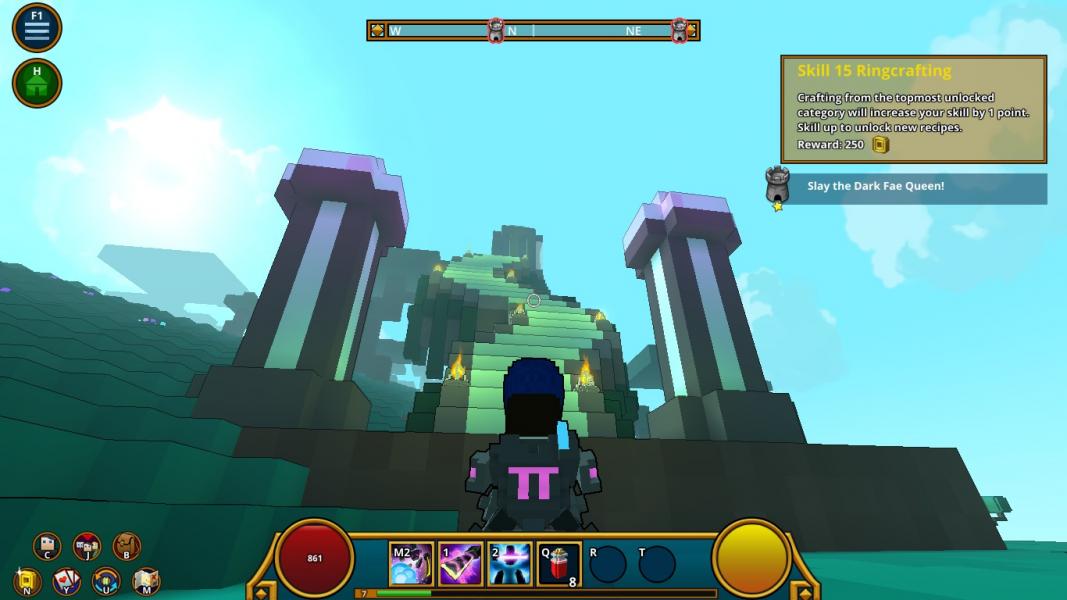Activate the M2 secondary attack ability
This screenshot has width=1067, height=600.
(x=411, y=565)
